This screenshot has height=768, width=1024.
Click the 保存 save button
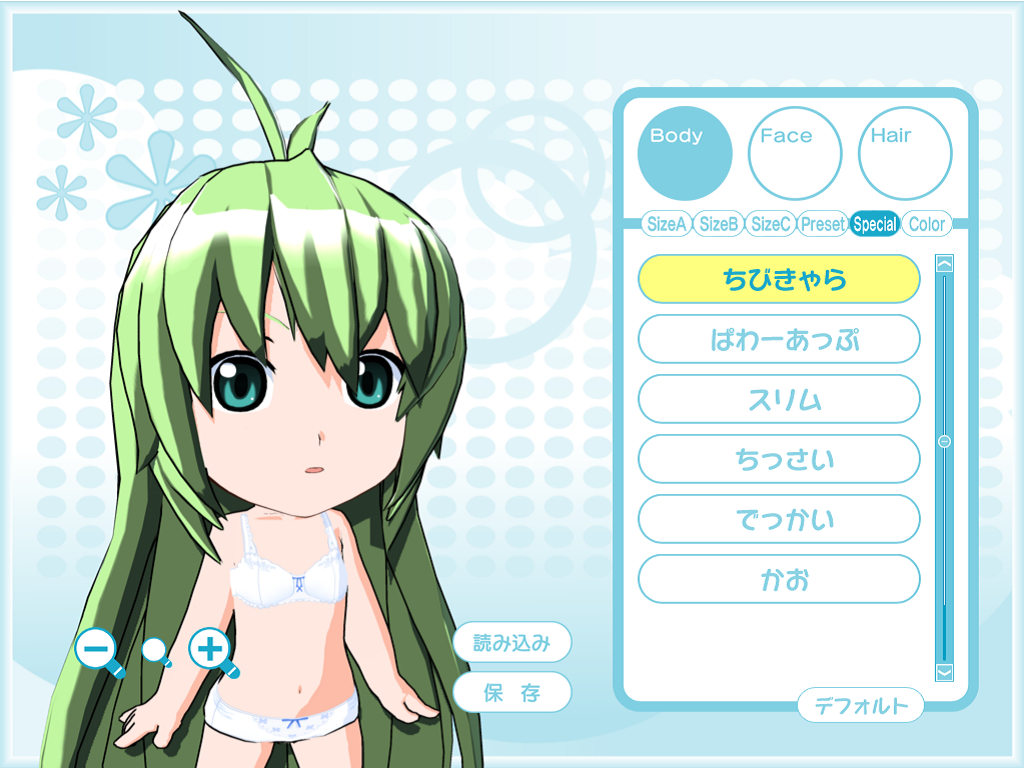coord(512,692)
